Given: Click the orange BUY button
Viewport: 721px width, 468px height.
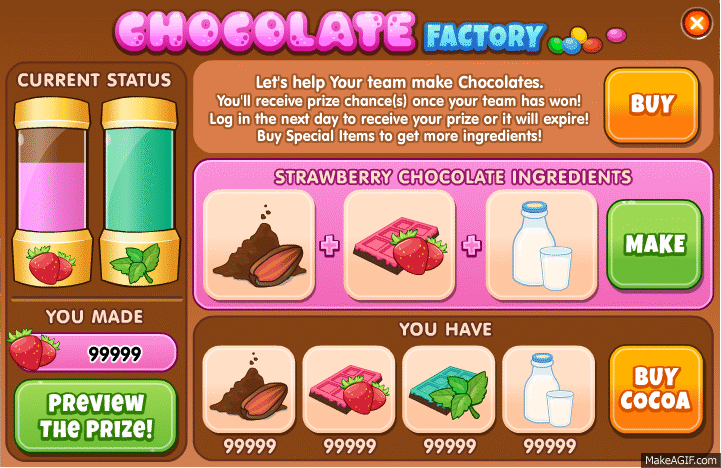Looking at the screenshot, I should tap(651, 104).
